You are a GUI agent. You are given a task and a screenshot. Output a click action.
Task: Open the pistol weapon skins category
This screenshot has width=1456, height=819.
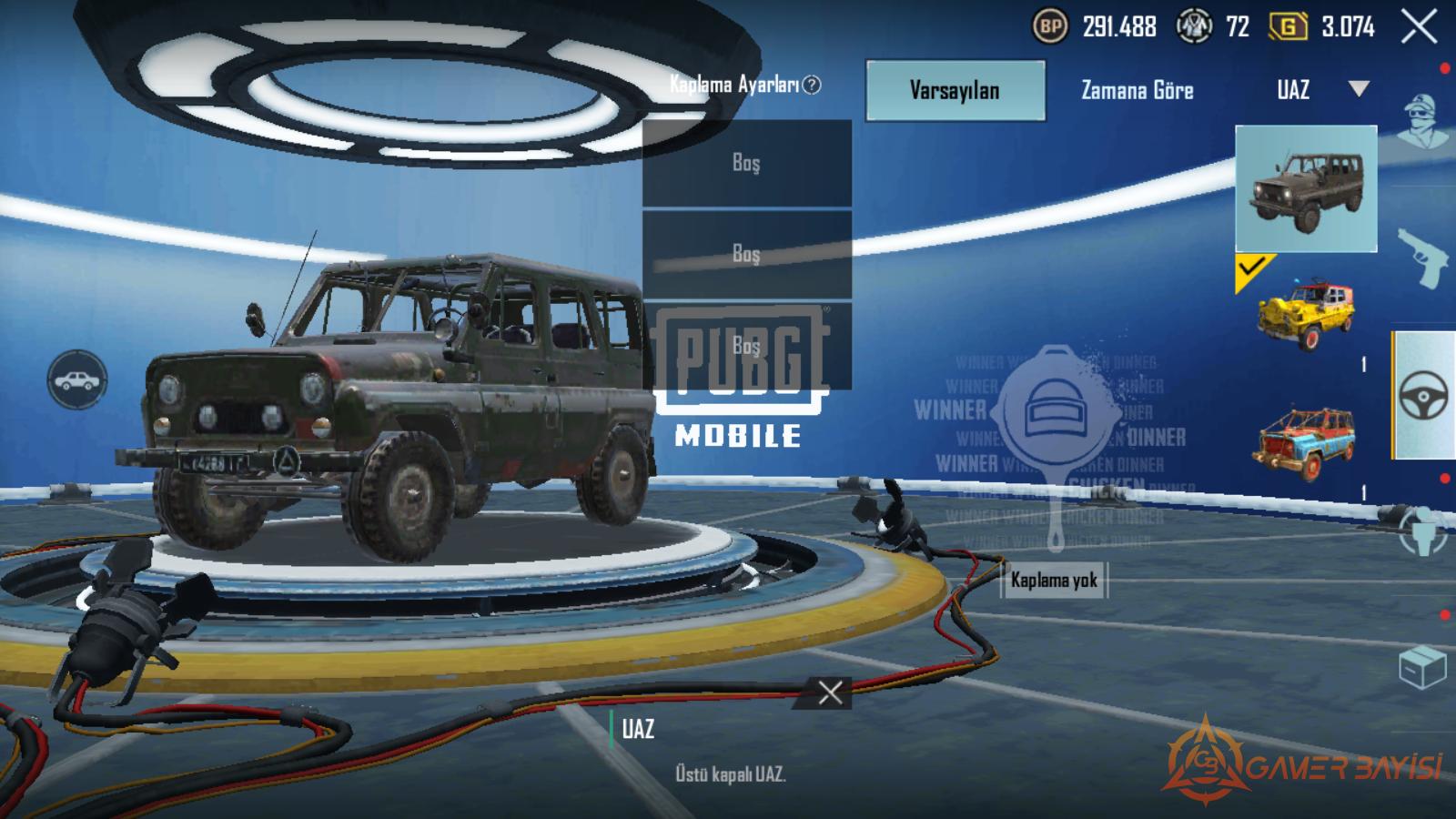[1423, 259]
